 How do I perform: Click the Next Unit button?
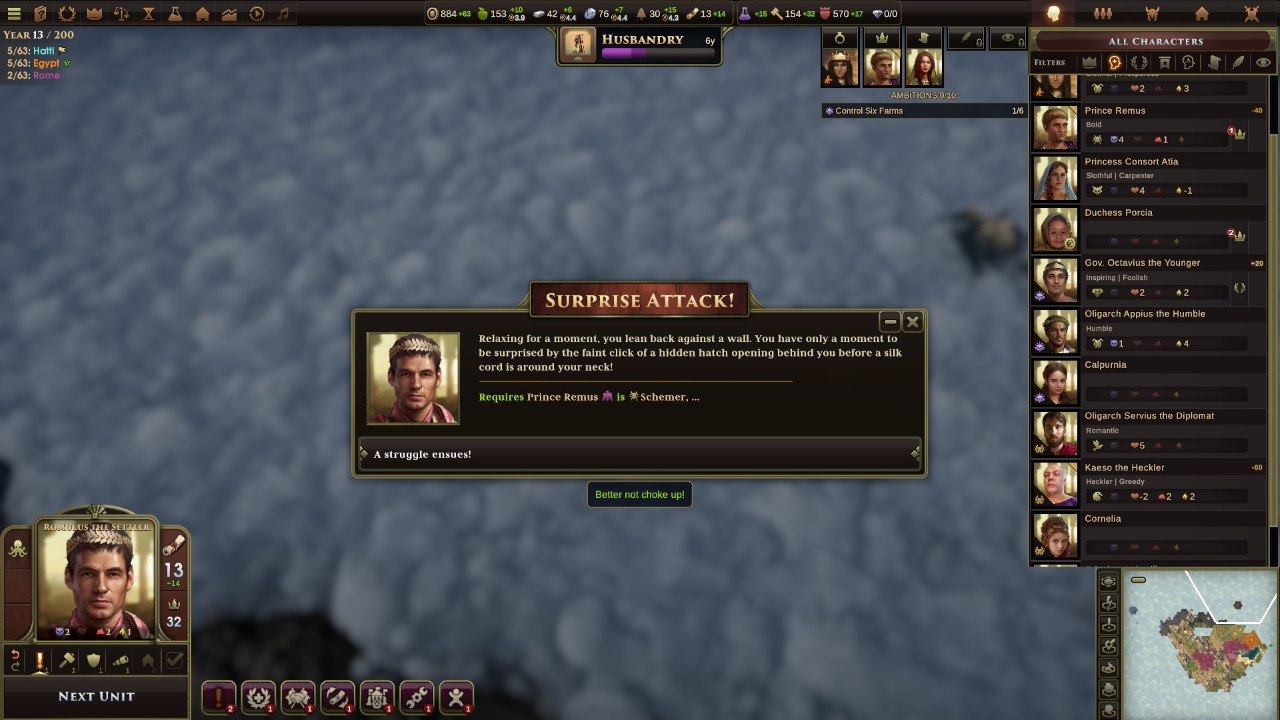96,696
